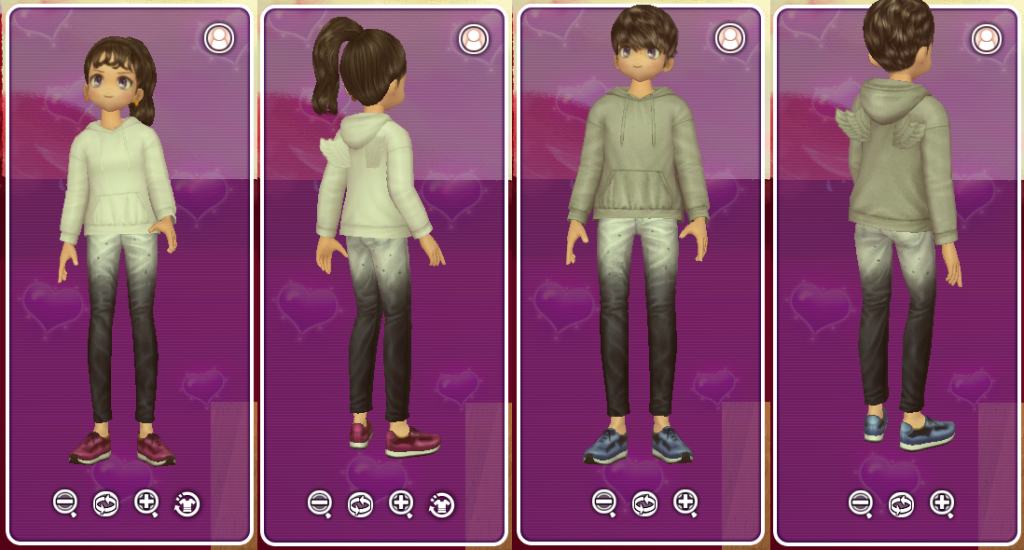Rotate the ponytail back-view avatar
This screenshot has height=550, width=1024.
point(360,503)
